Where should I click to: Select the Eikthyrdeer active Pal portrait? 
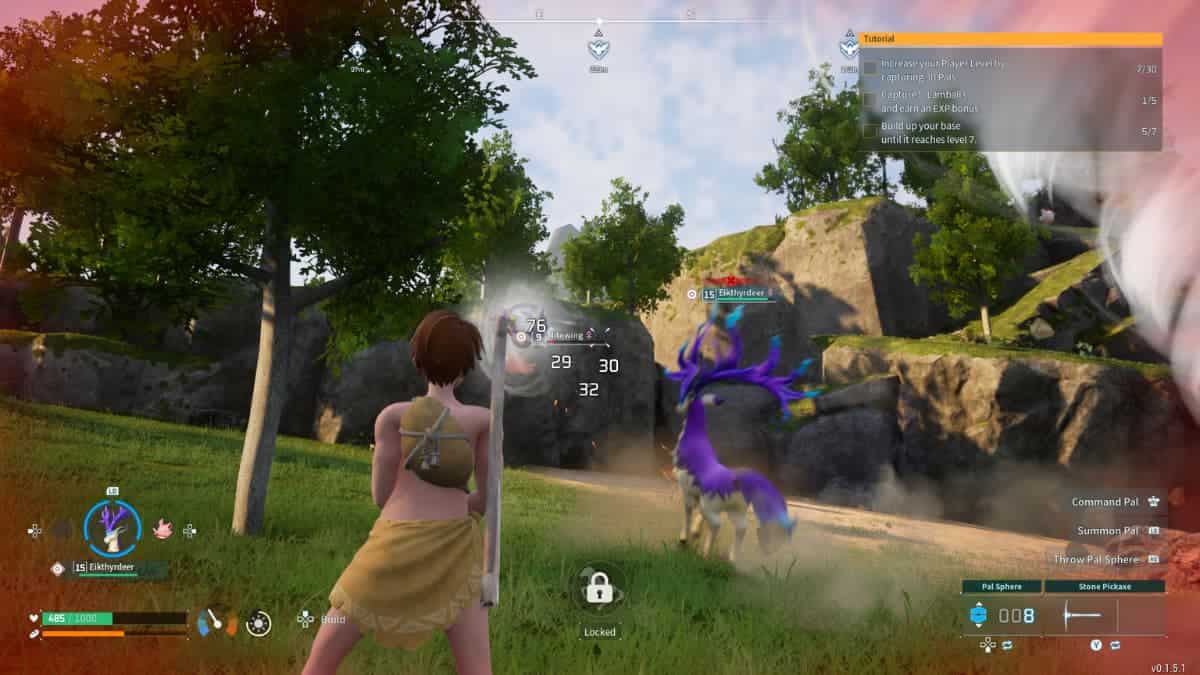coord(111,527)
